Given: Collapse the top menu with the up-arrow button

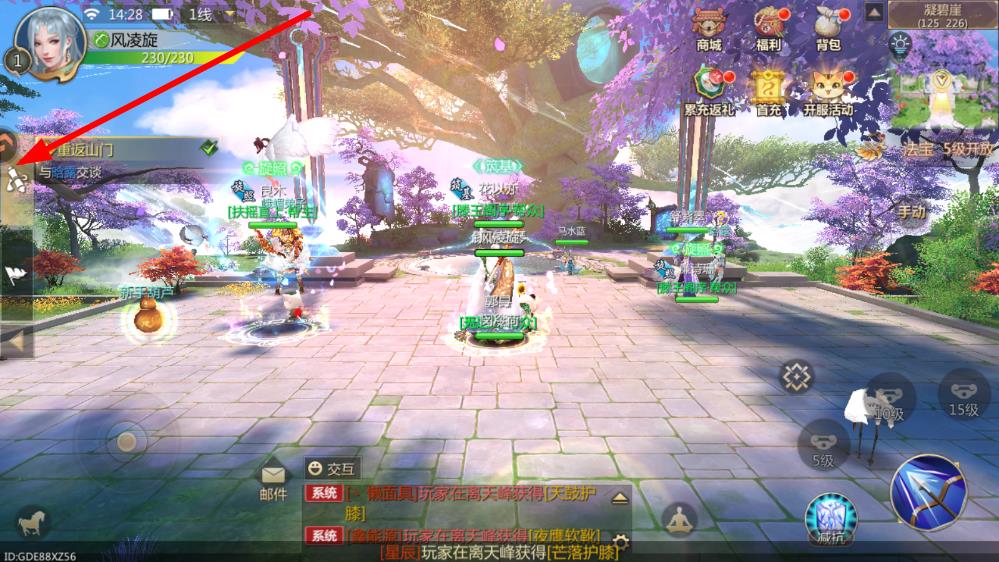Looking at the screenshot, I should pos(873,12).
